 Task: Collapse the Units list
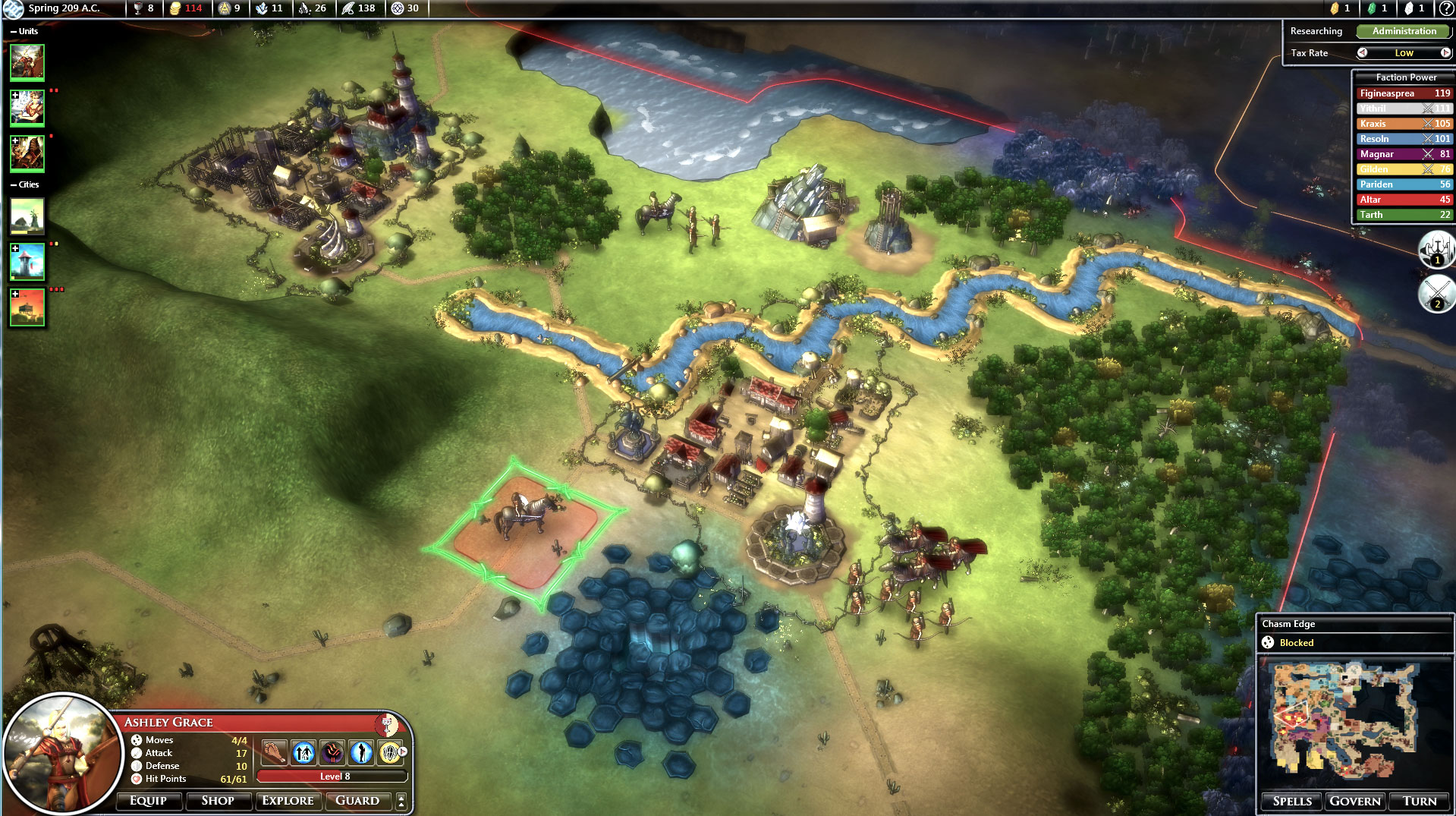pos(14,32)
